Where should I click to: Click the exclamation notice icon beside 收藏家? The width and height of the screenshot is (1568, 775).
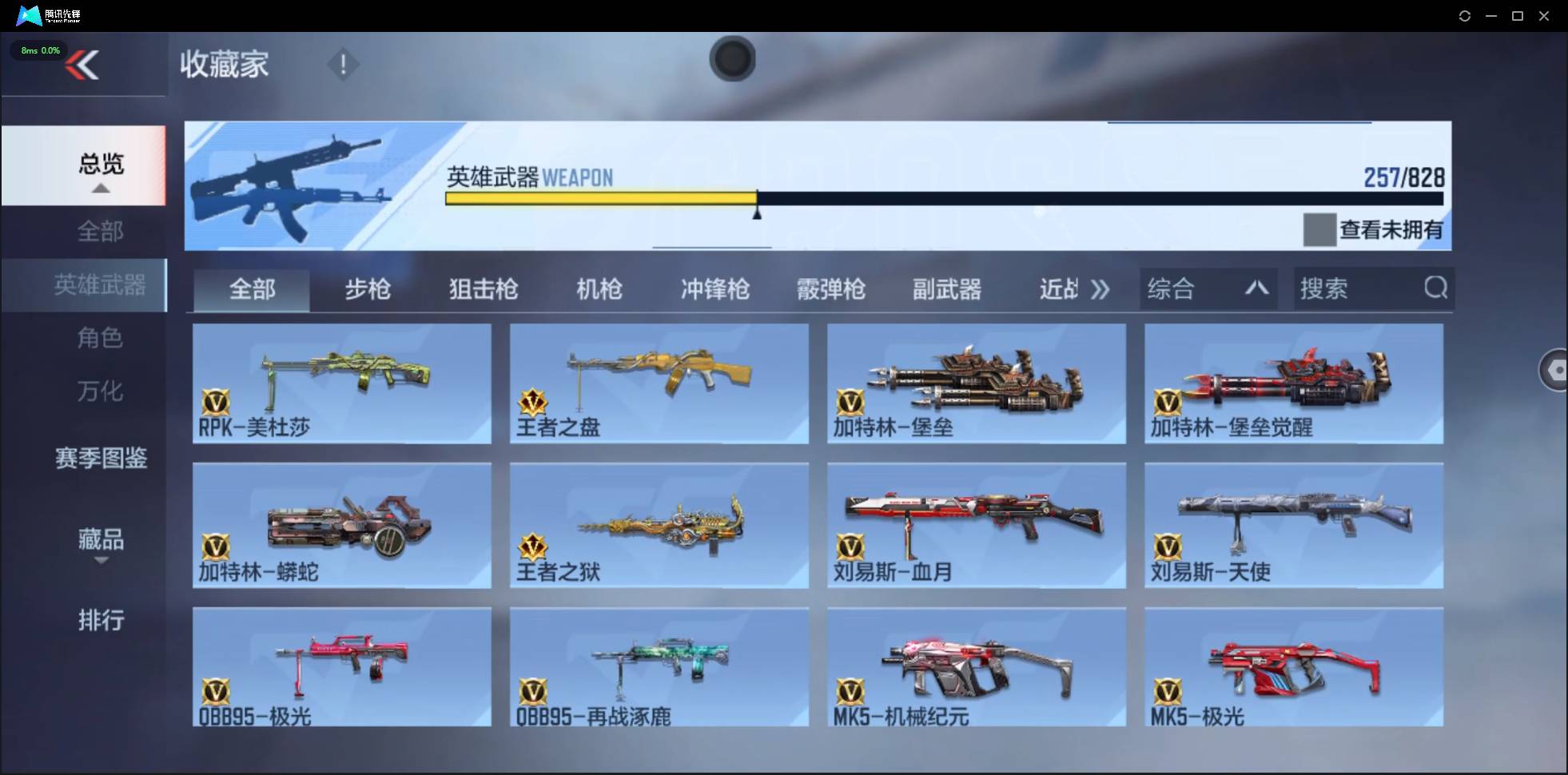pos(343,64)
